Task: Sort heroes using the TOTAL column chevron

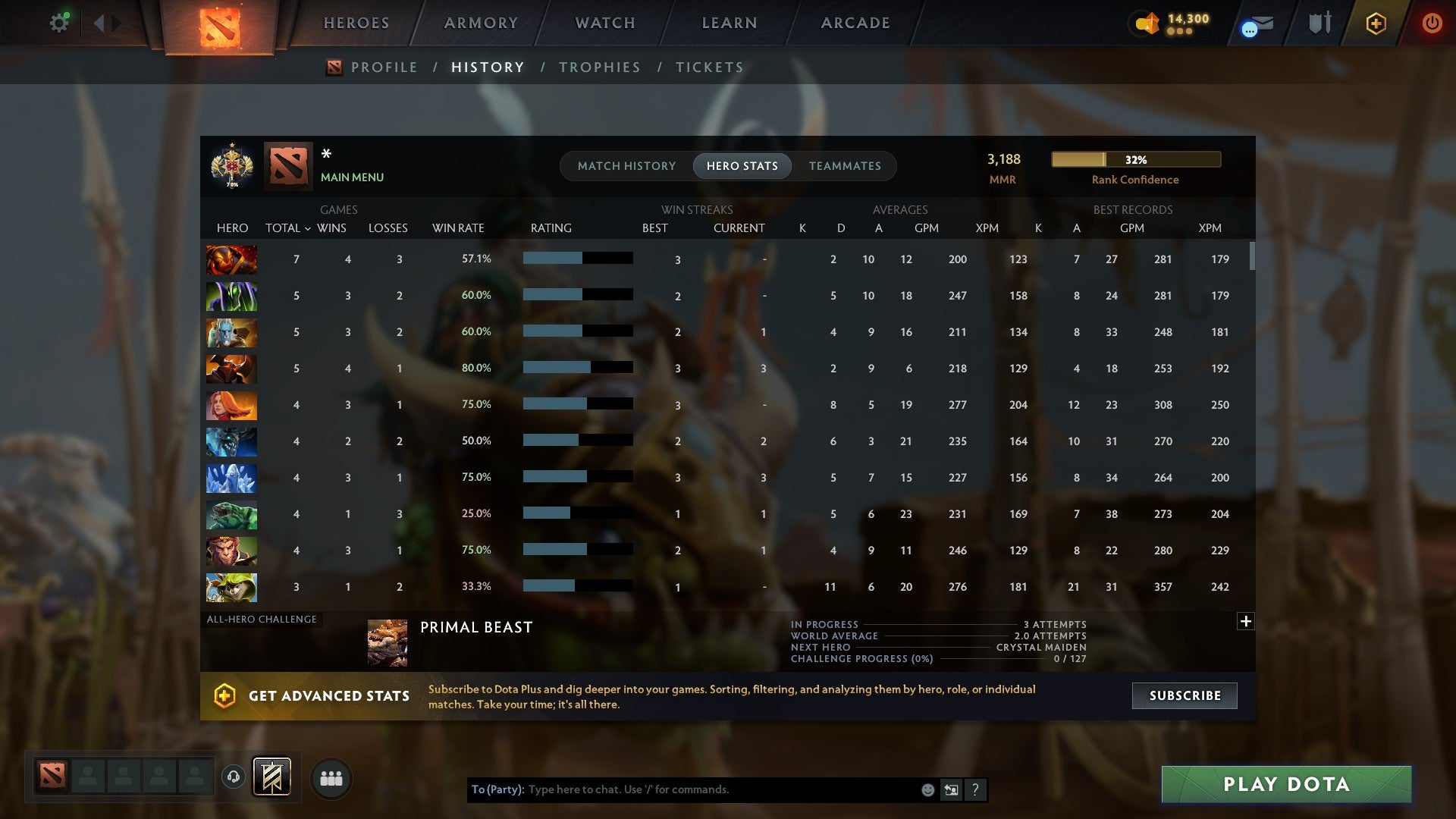Action: click(307, 227)
